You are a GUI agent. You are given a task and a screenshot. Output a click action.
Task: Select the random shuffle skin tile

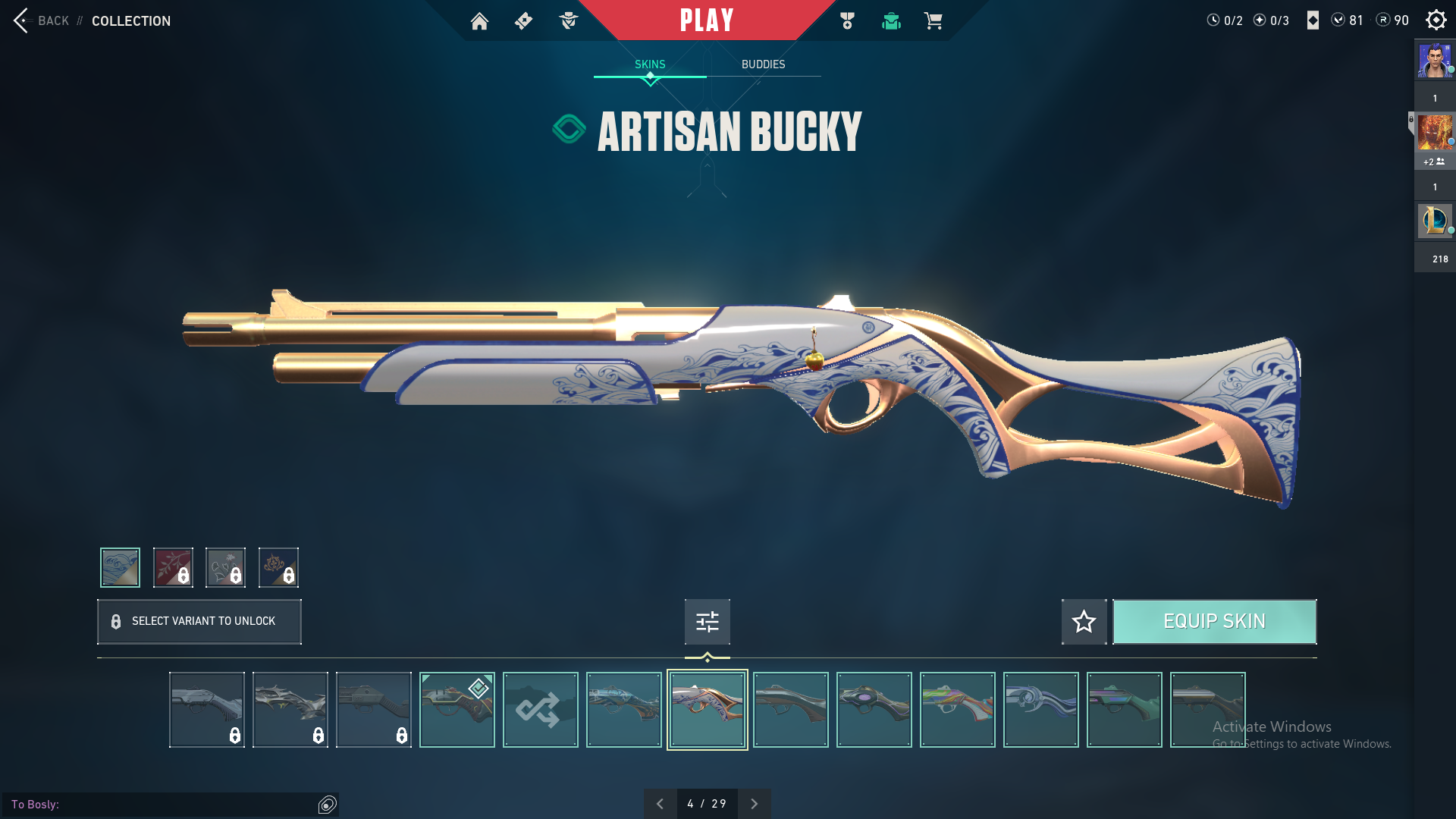pyautogui.click(x=540, y=710)
